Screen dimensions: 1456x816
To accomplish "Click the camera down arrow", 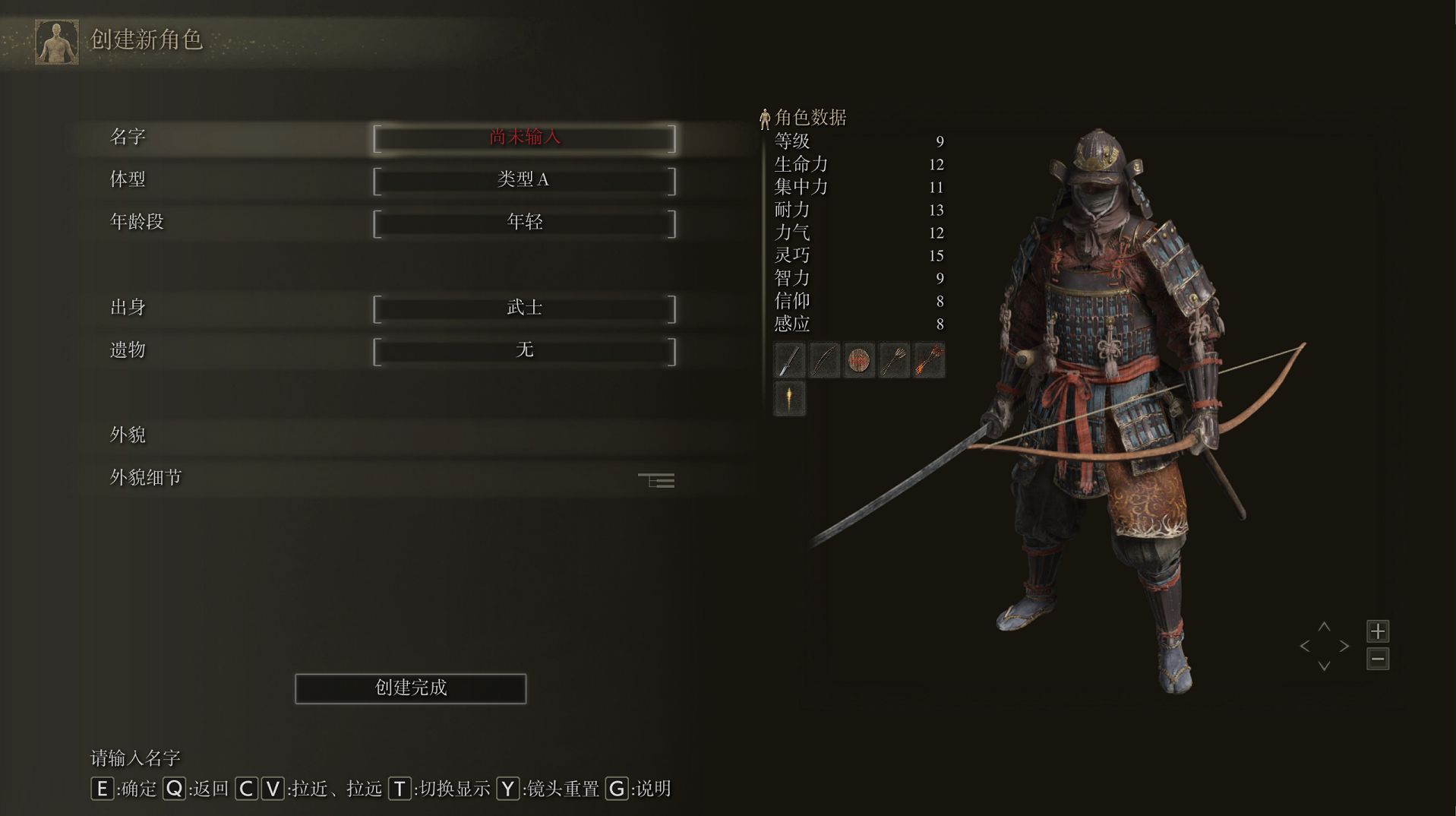I will point(1324,666).
